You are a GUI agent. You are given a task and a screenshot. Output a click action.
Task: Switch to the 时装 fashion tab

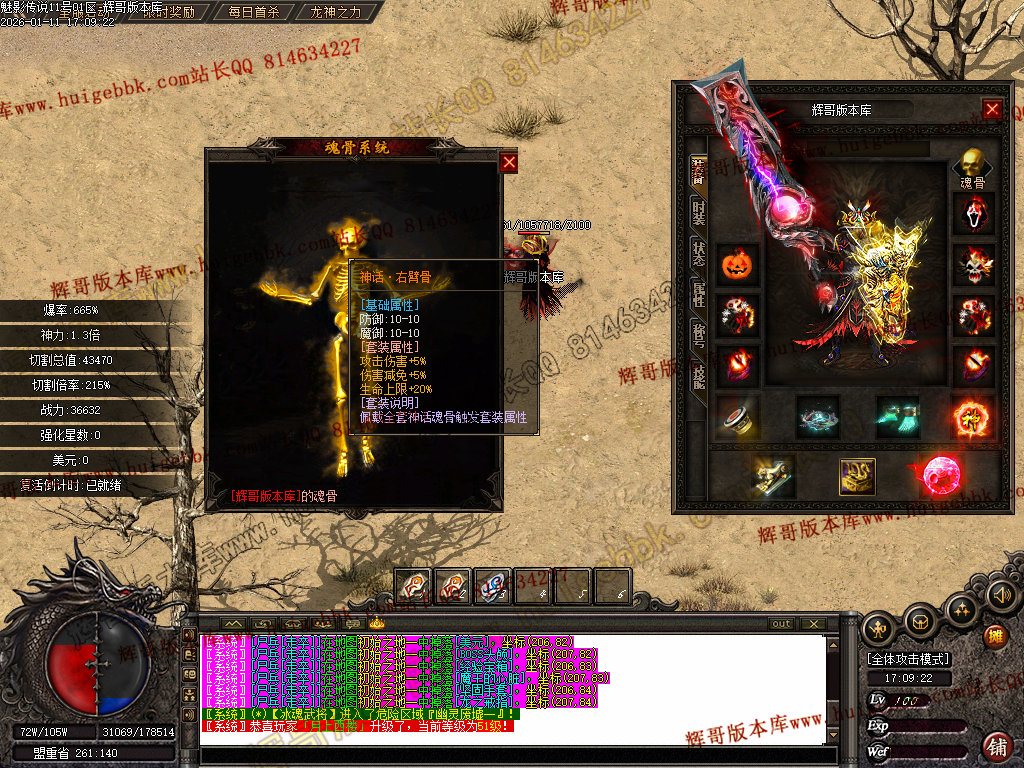point(698,212)
